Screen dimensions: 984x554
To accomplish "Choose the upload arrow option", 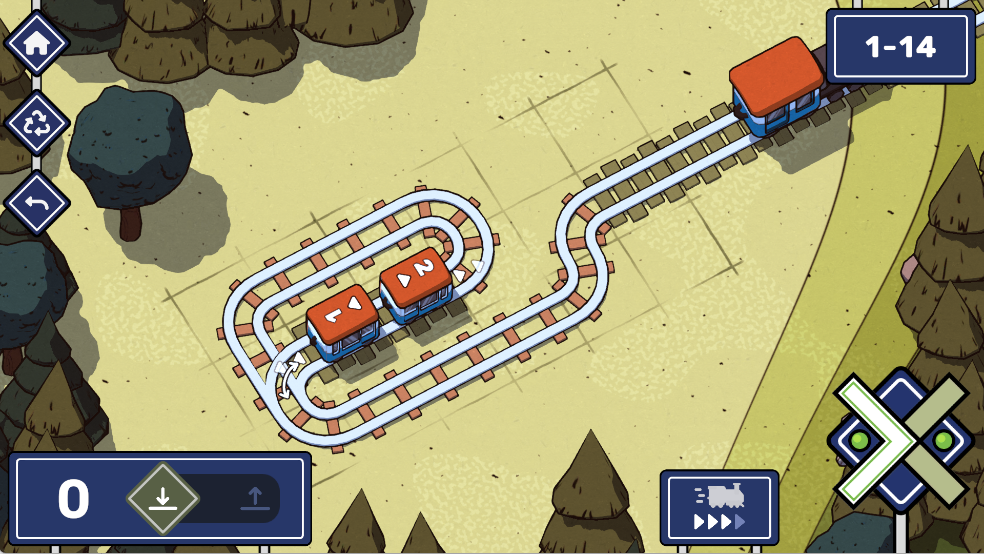I will click(254, 498).
